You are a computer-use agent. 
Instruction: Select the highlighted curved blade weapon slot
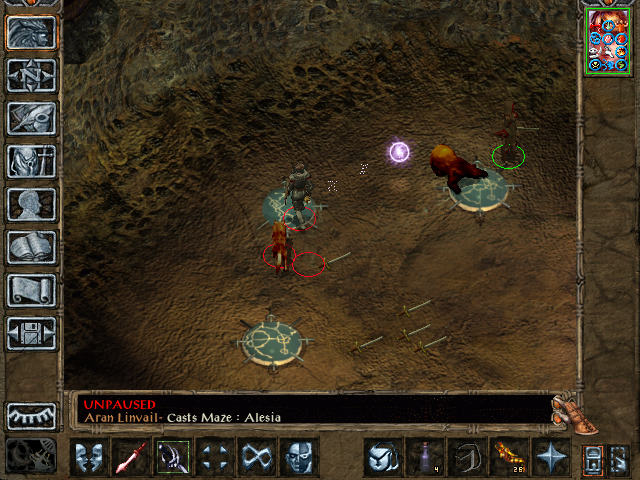pos(173,458)
